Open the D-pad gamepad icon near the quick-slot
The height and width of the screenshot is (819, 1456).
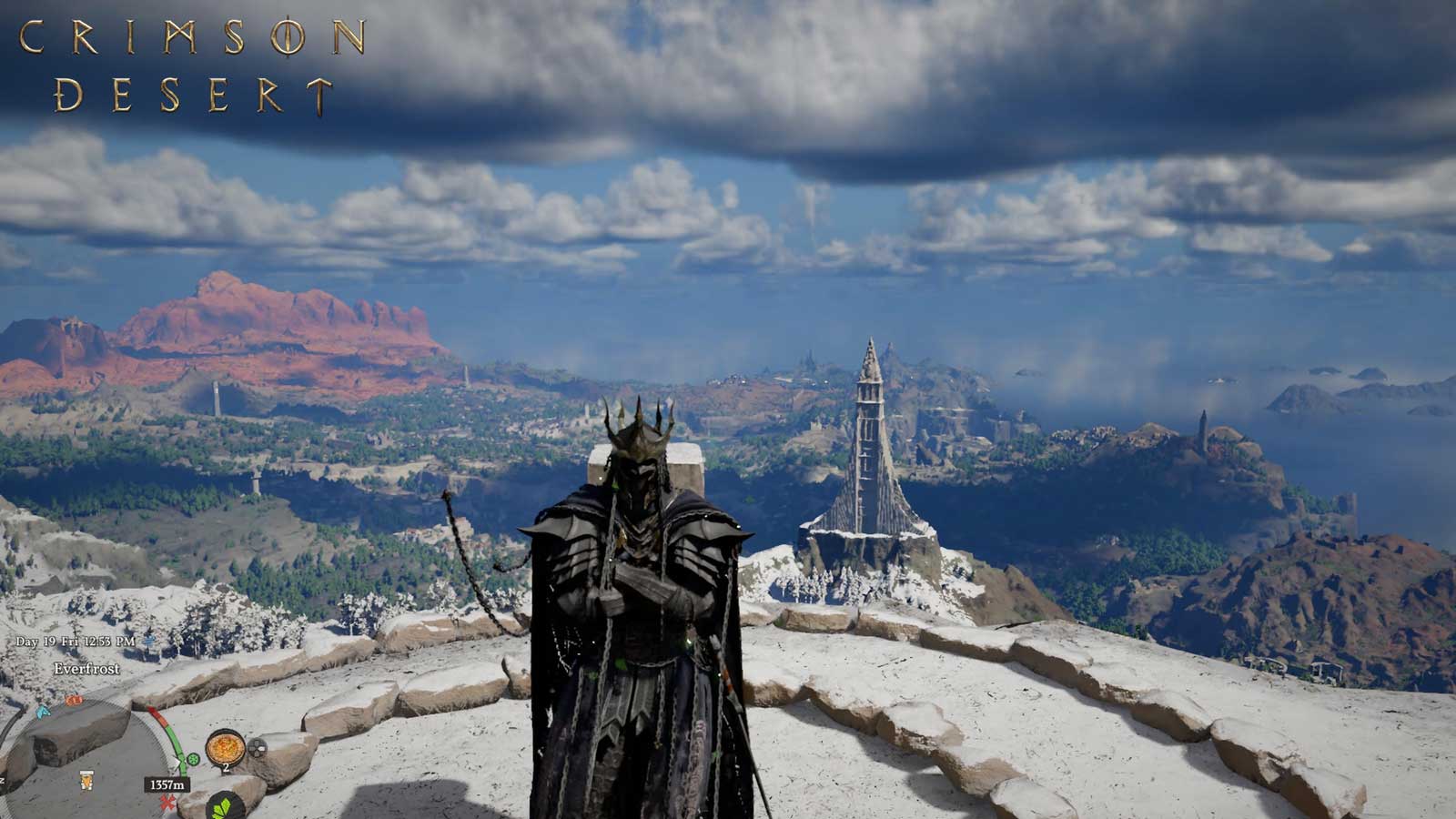point(258,748)
